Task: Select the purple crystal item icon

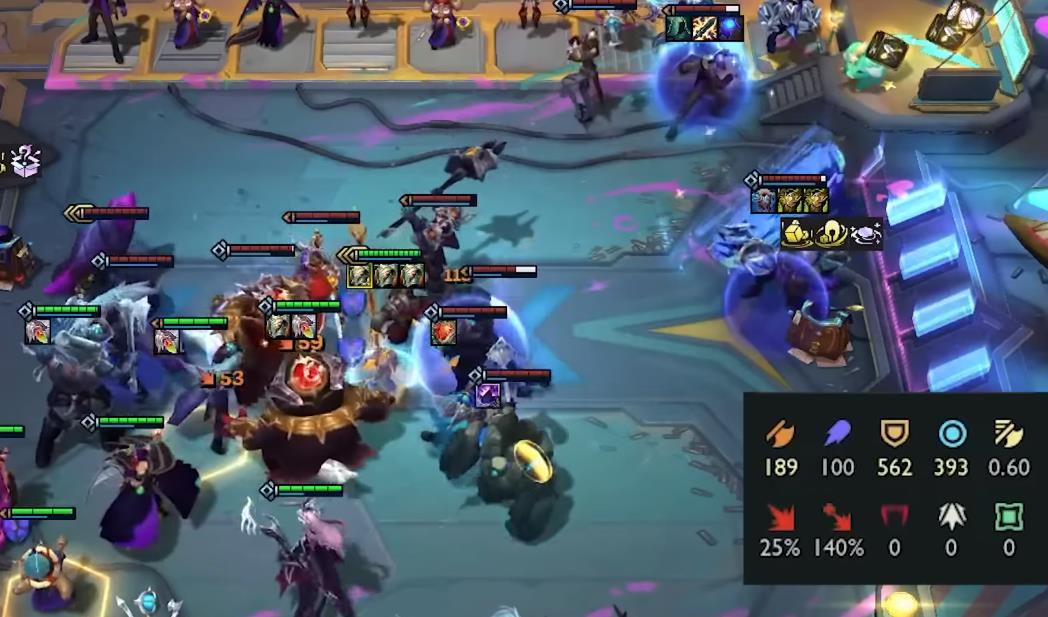Action: pyautogui.click(x=488, y=395)
